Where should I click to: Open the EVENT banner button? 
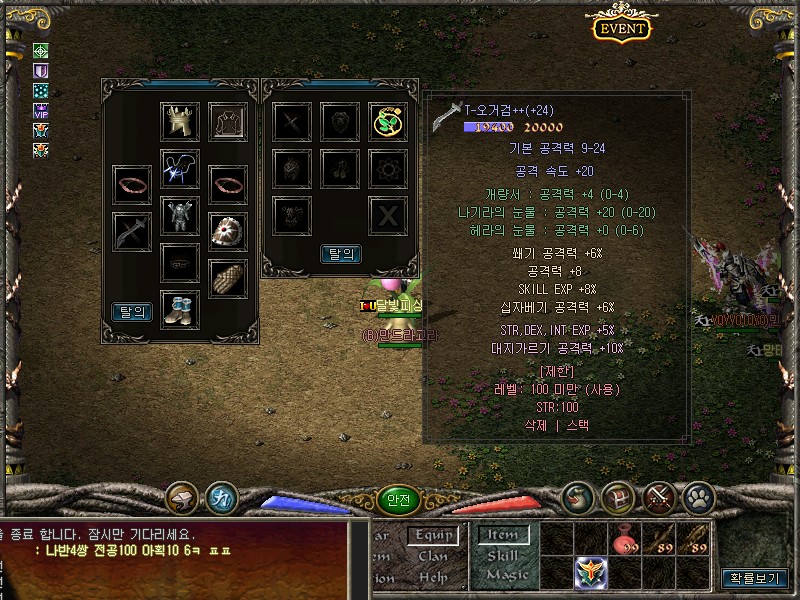[x=621, y=28]
